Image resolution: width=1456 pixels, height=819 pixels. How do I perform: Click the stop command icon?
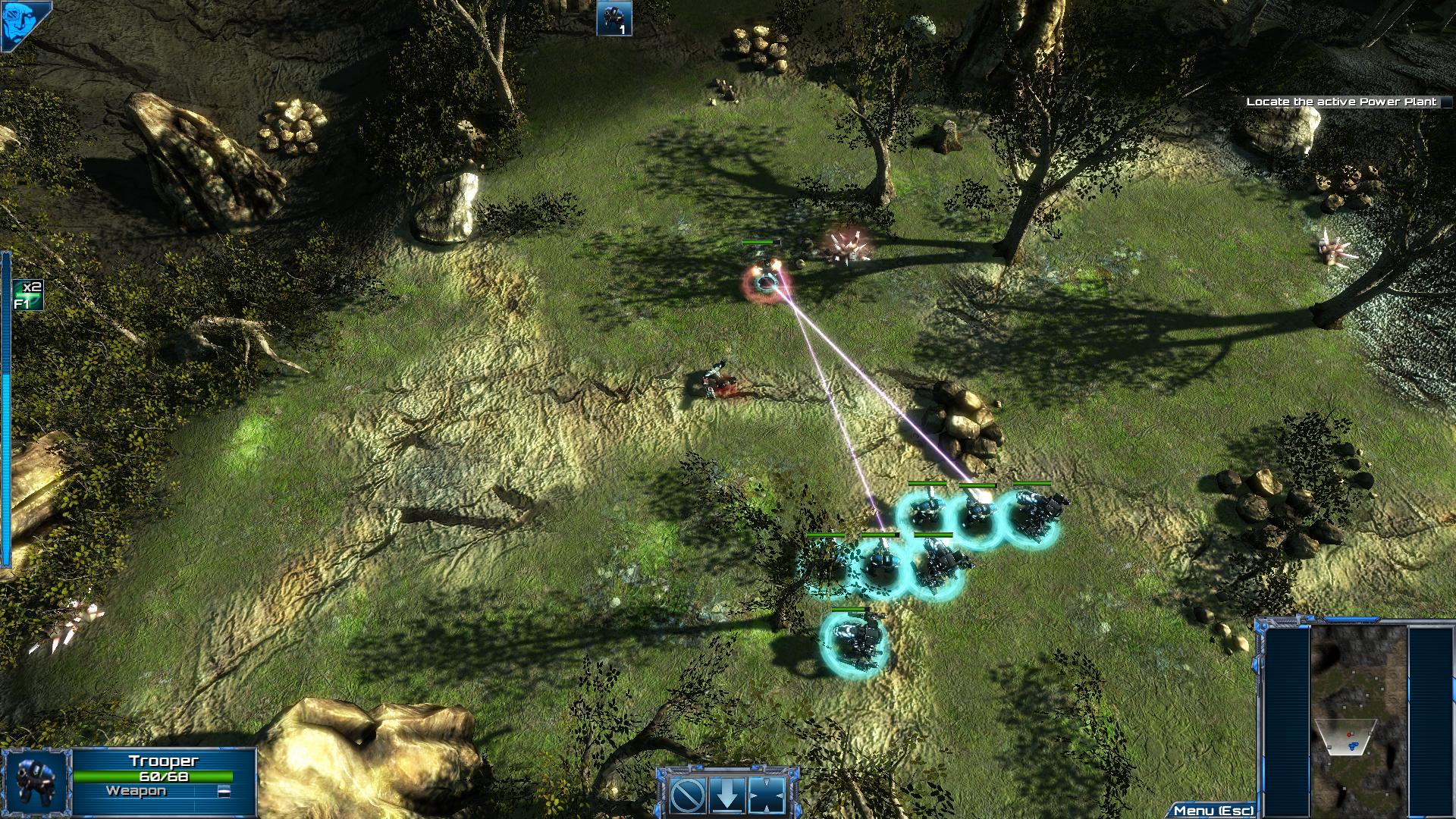(x=689, y=795)
